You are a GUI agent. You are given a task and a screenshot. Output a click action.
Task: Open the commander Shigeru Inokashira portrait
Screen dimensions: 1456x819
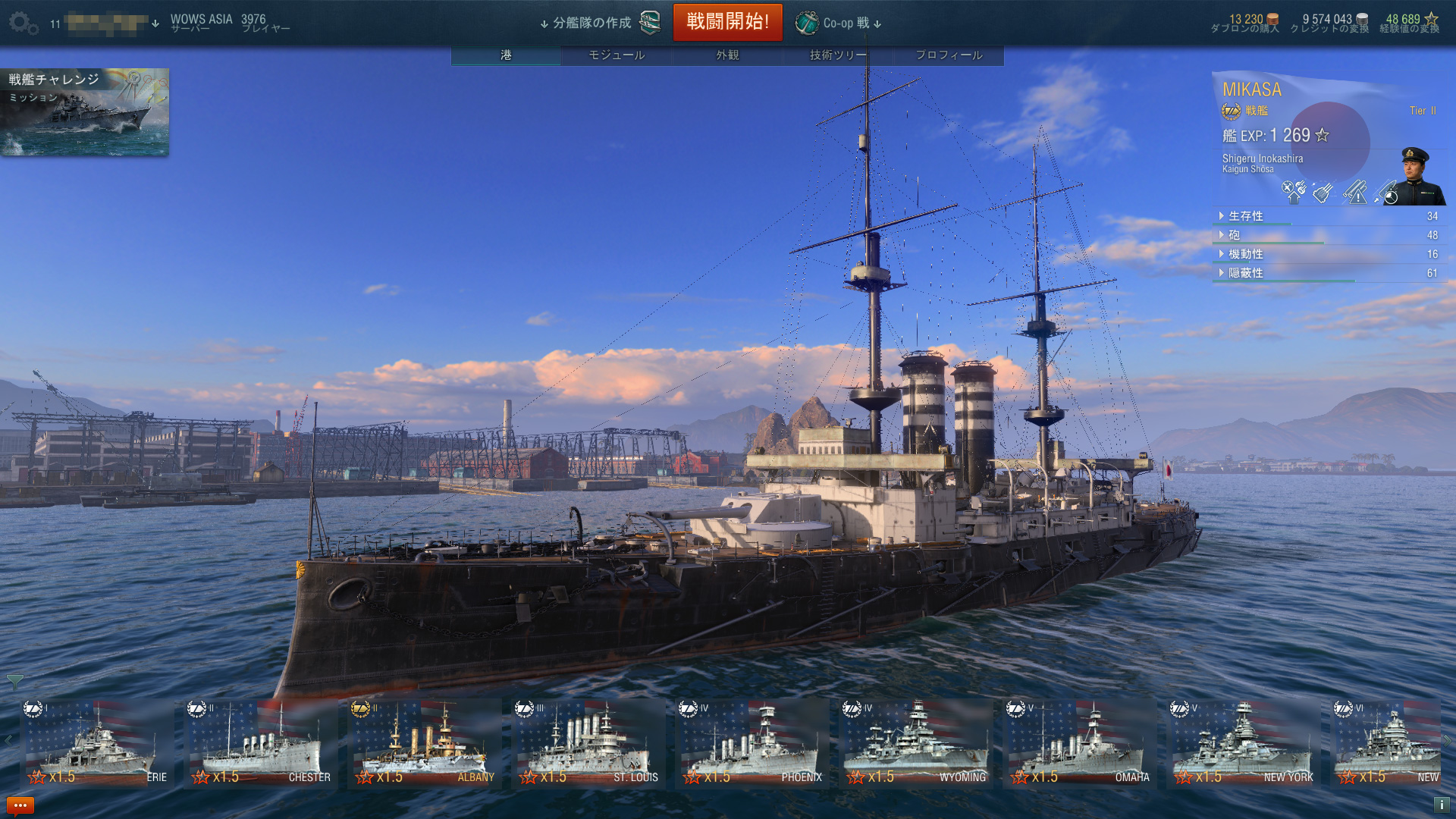point(1418,177)
